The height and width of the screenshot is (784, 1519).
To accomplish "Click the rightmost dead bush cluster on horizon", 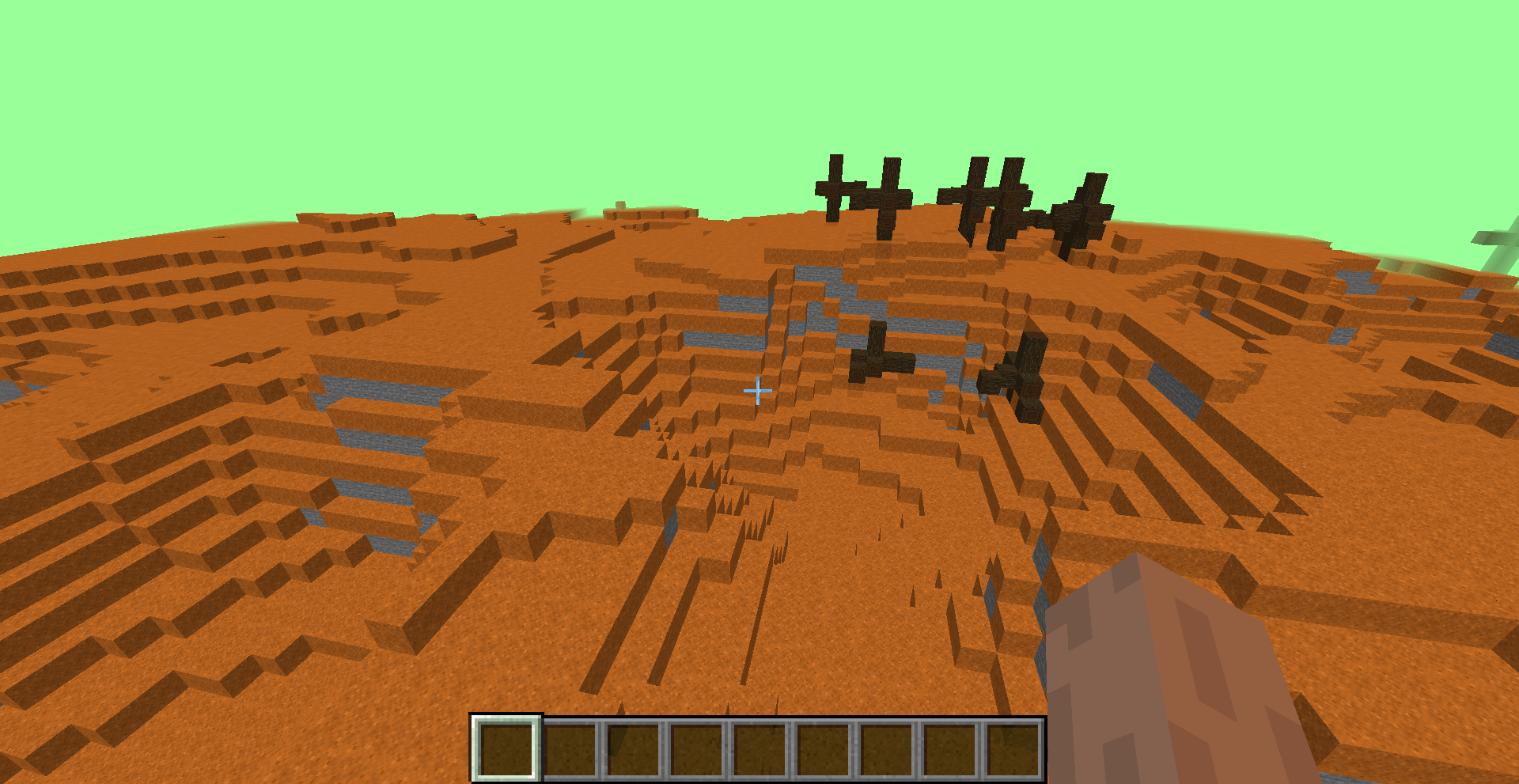I will [x=1080, y=214].
